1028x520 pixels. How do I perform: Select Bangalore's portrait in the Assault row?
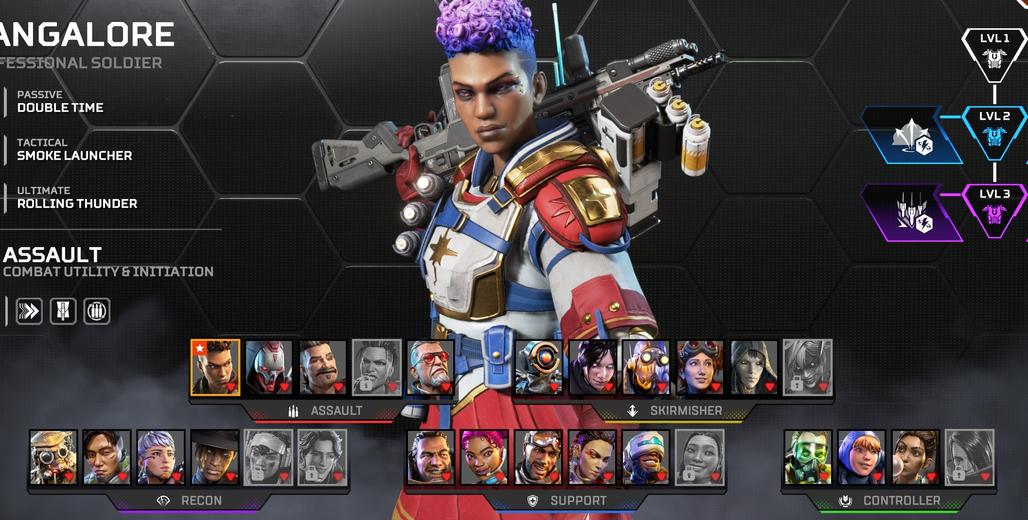point(216,367)
